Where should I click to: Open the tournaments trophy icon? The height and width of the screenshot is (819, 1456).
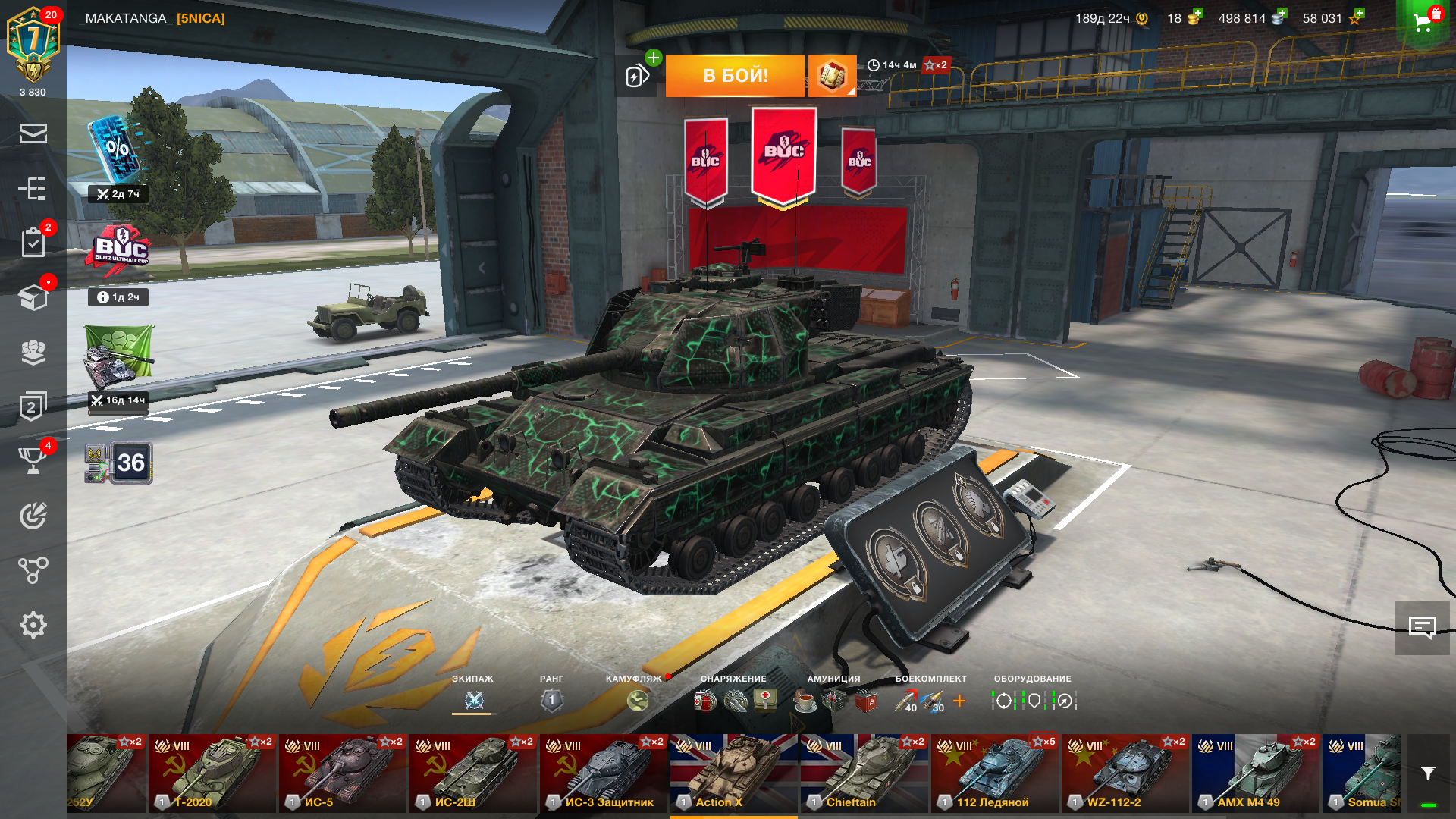pyautogui.click(x=33, y=460)
